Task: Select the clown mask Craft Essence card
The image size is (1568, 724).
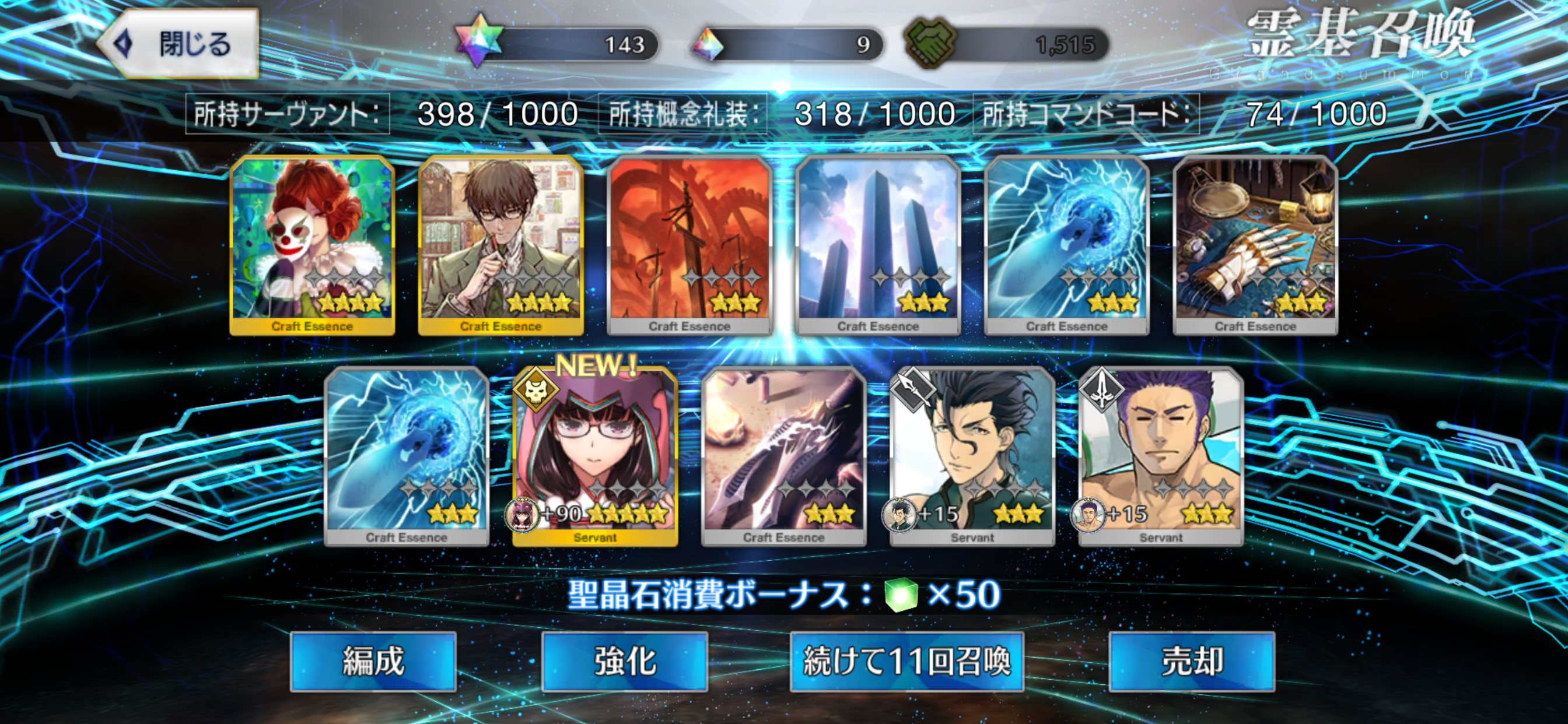Action: [x=312, y=245]
